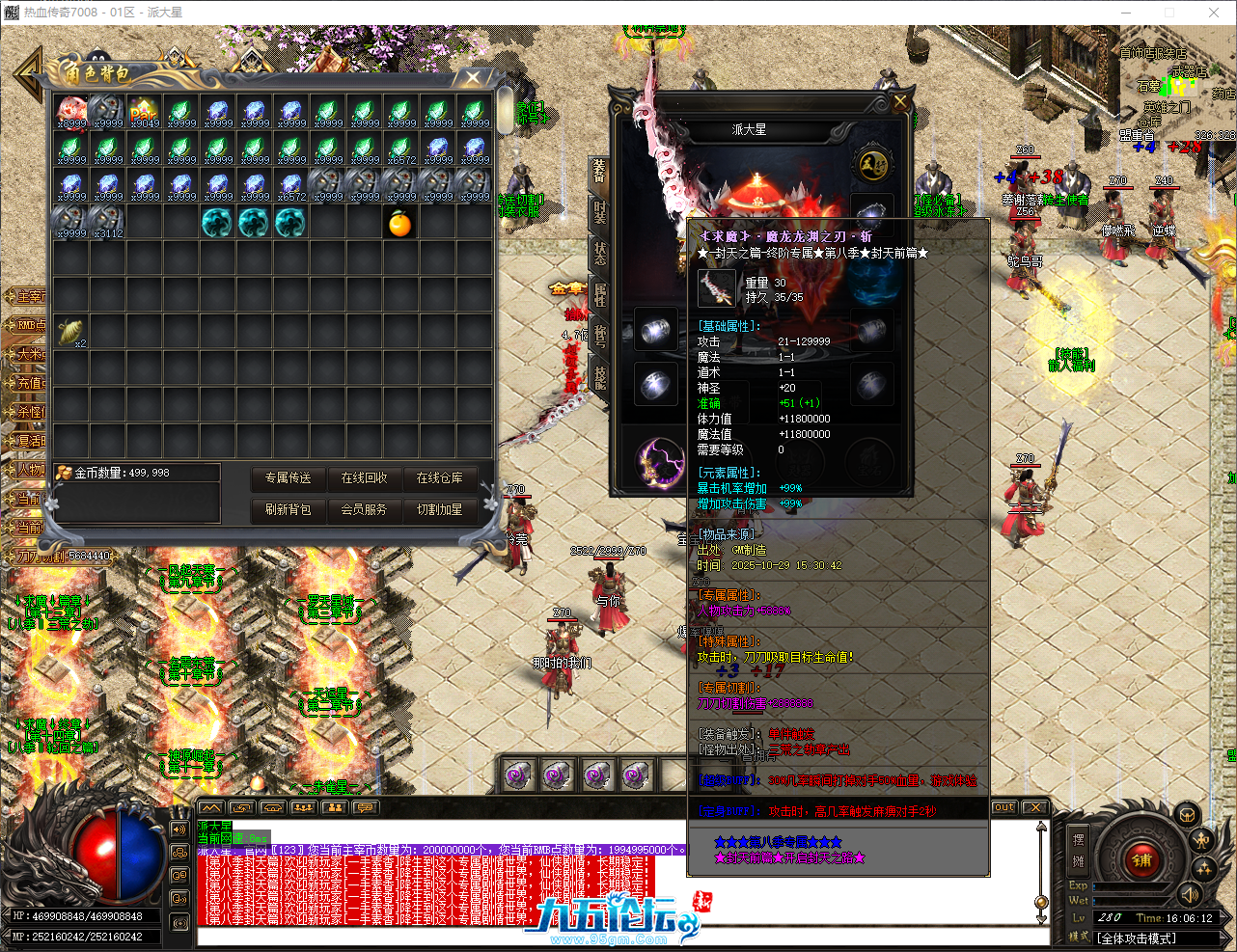Select the yellow leaf item with x2

[70, 333]
